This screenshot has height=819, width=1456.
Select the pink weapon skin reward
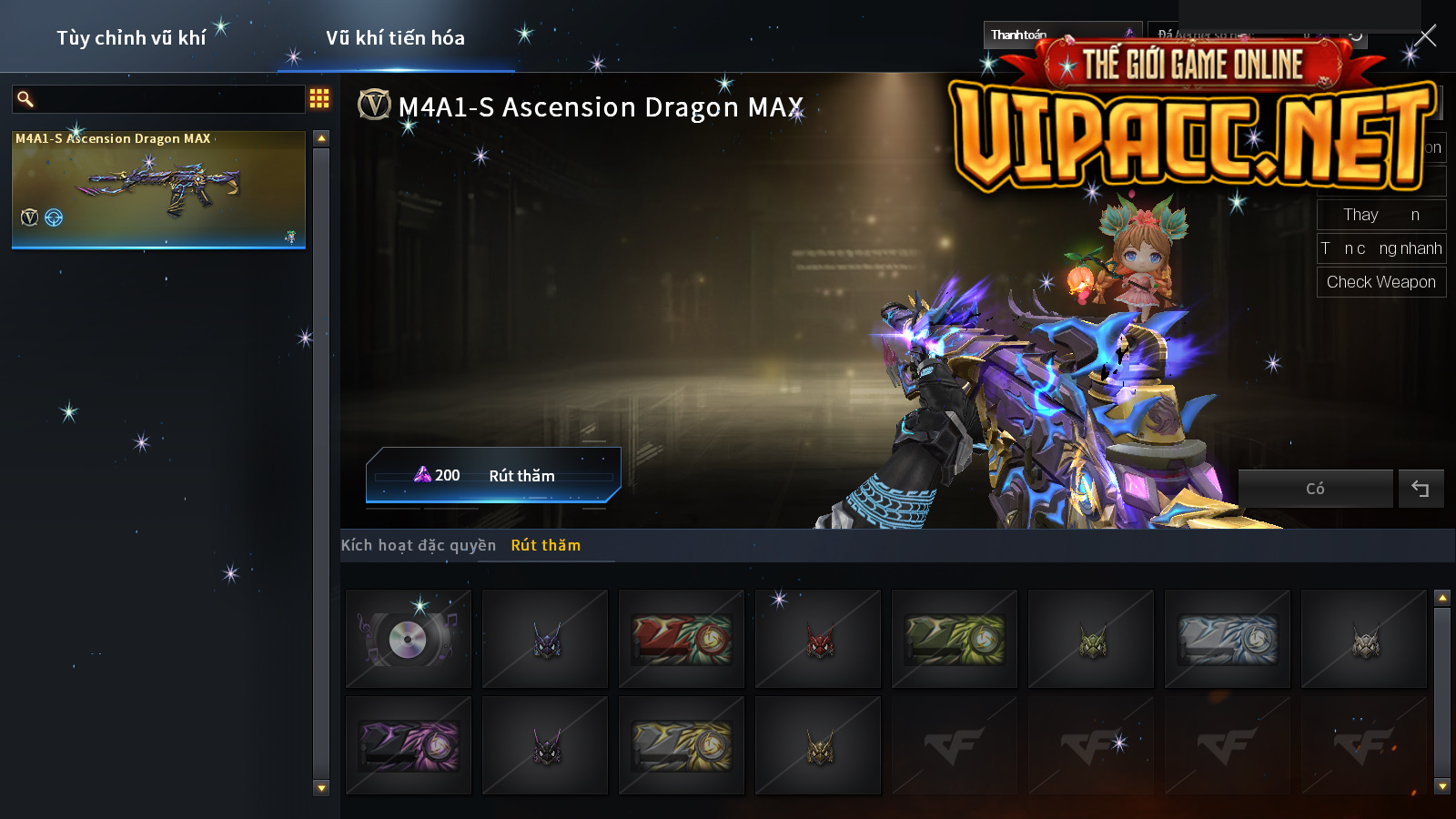click(409, 746)
